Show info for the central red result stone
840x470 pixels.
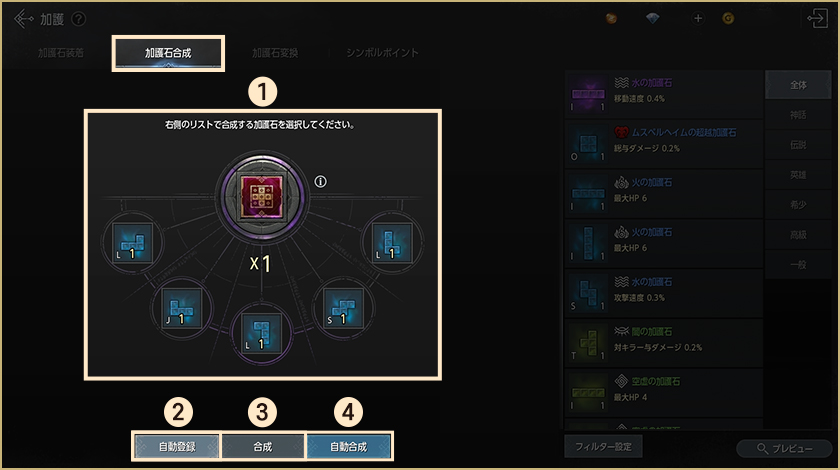click(320, 181)
